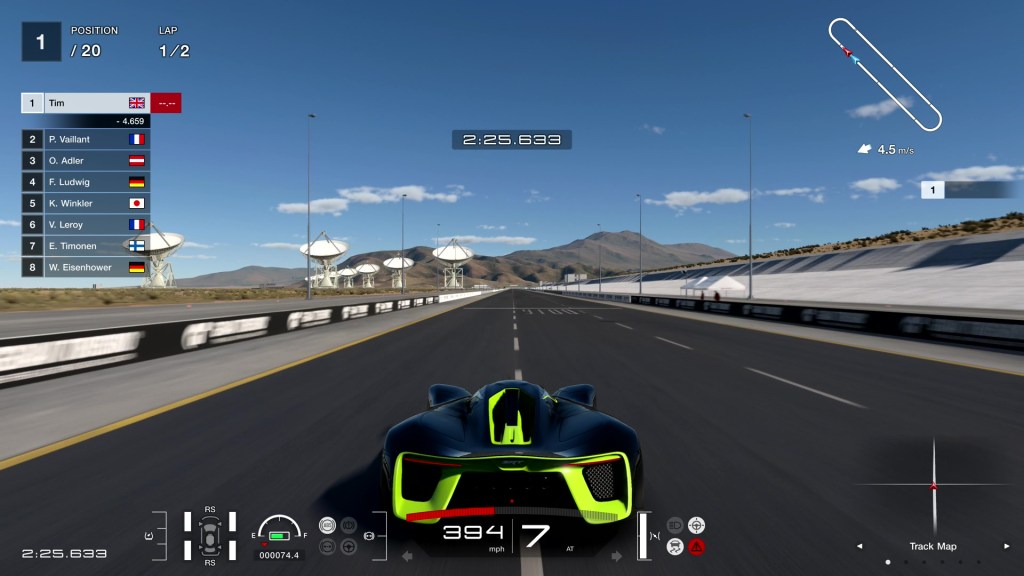Click the red hazard warning triangle icon
Viewport: 1024px width, 576px height.
[696, 546]
